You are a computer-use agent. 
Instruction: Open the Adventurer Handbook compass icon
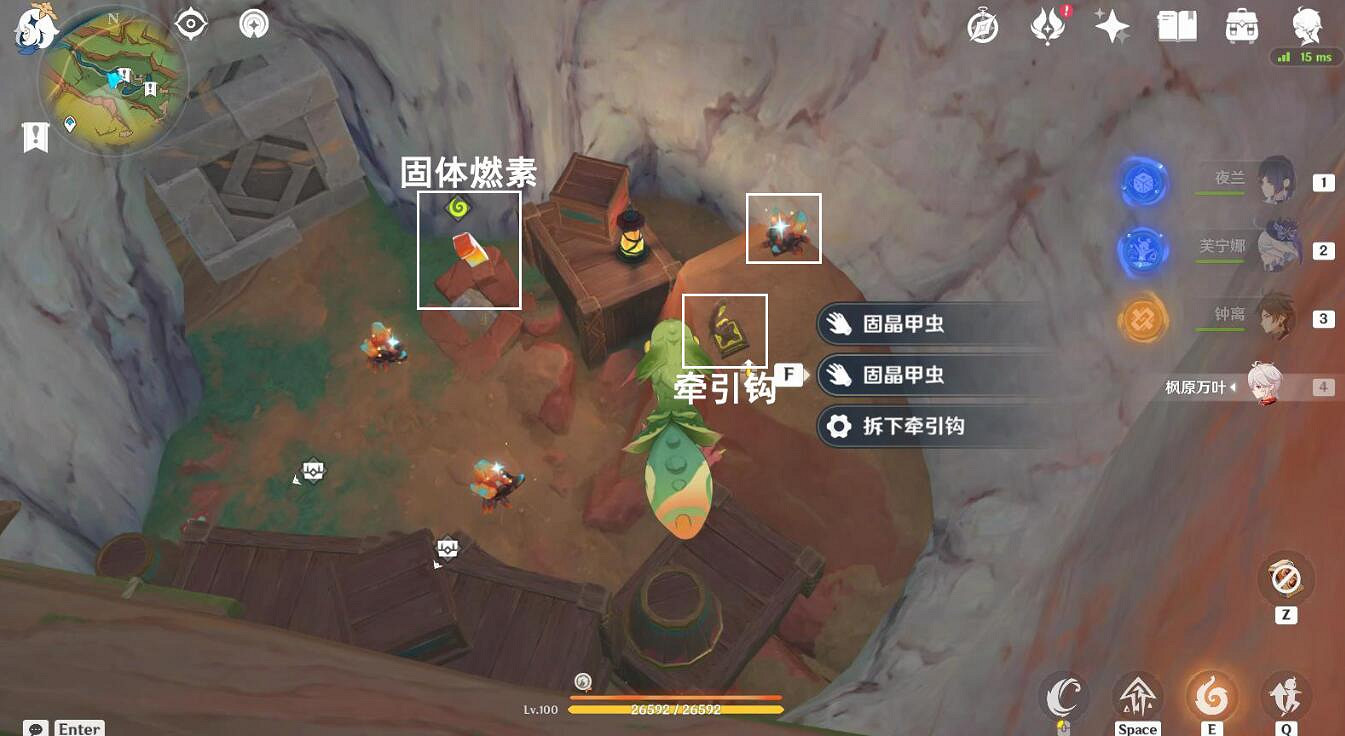click(x=983, y=26)
